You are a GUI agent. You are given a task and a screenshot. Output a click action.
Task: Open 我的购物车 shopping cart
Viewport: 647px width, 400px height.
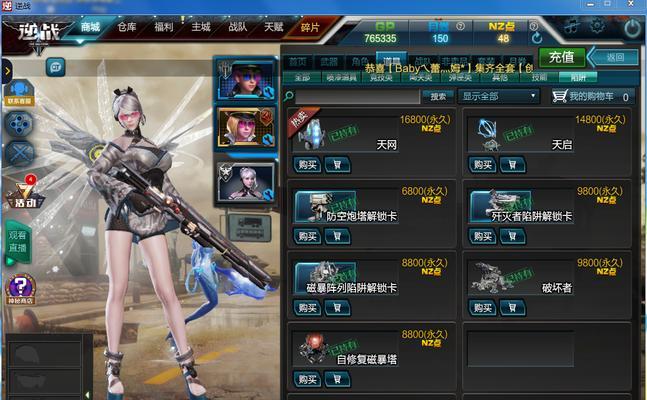click(592, 97)
